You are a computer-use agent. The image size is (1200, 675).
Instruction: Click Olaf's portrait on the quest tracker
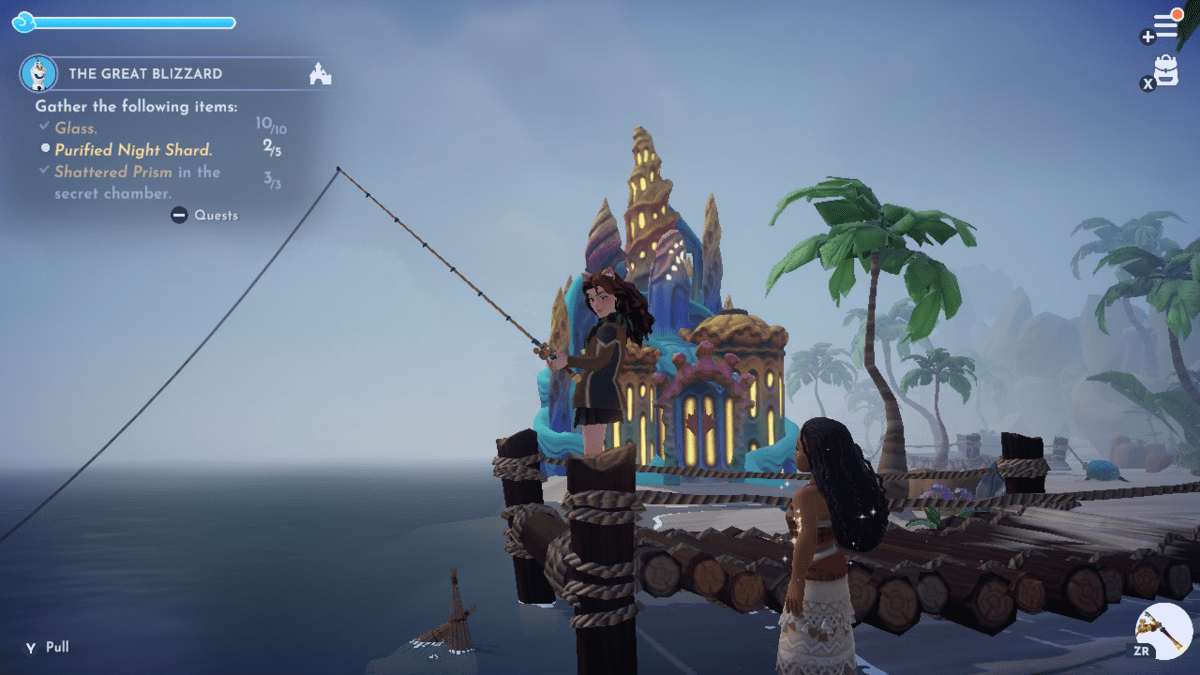(37, 73)
